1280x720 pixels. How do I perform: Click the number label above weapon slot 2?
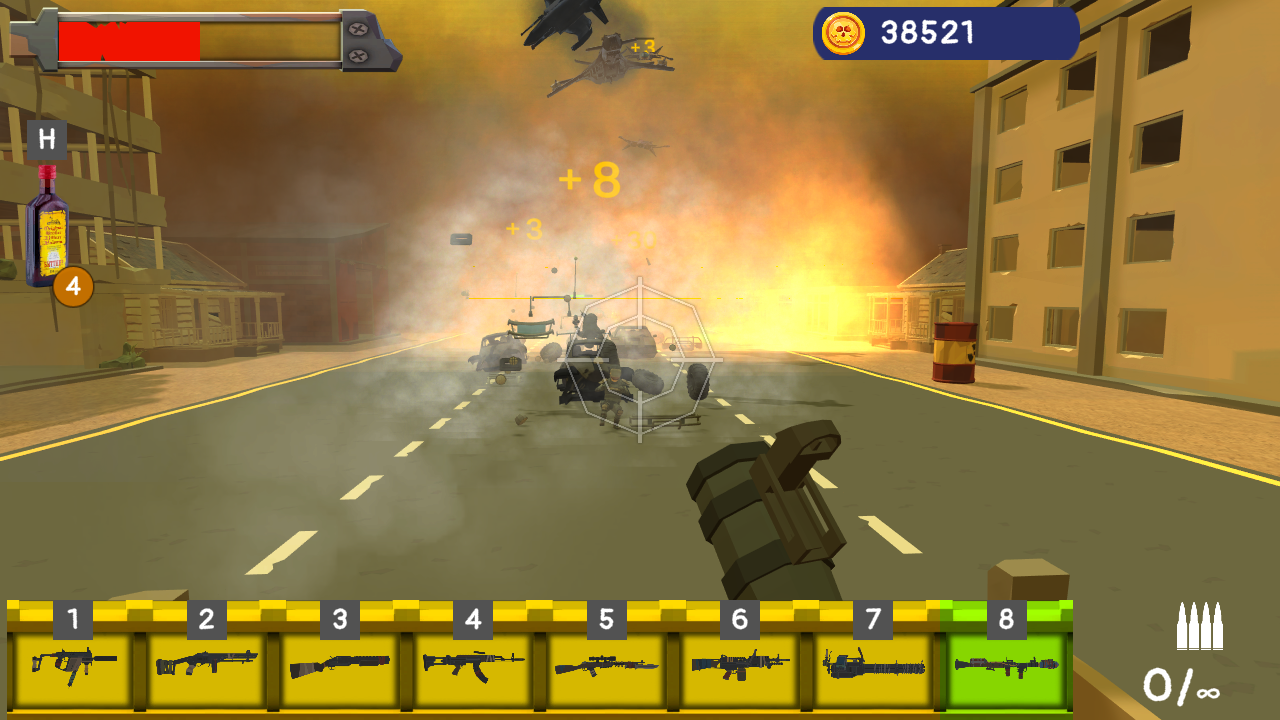pyautogui.click(x=206, y=617)
